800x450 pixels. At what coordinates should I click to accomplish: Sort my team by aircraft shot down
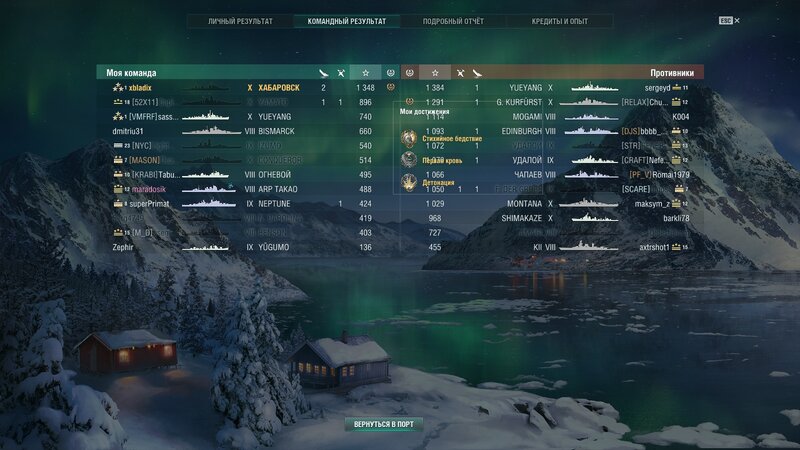point(322,73)
